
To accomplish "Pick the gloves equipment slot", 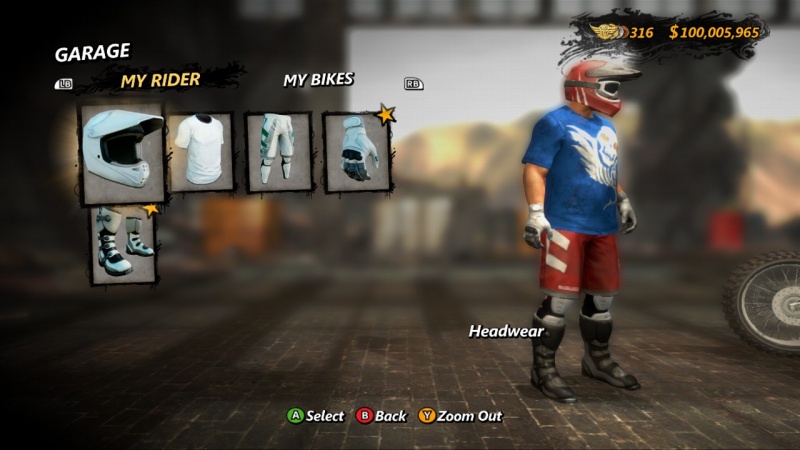I will point(356,152).
